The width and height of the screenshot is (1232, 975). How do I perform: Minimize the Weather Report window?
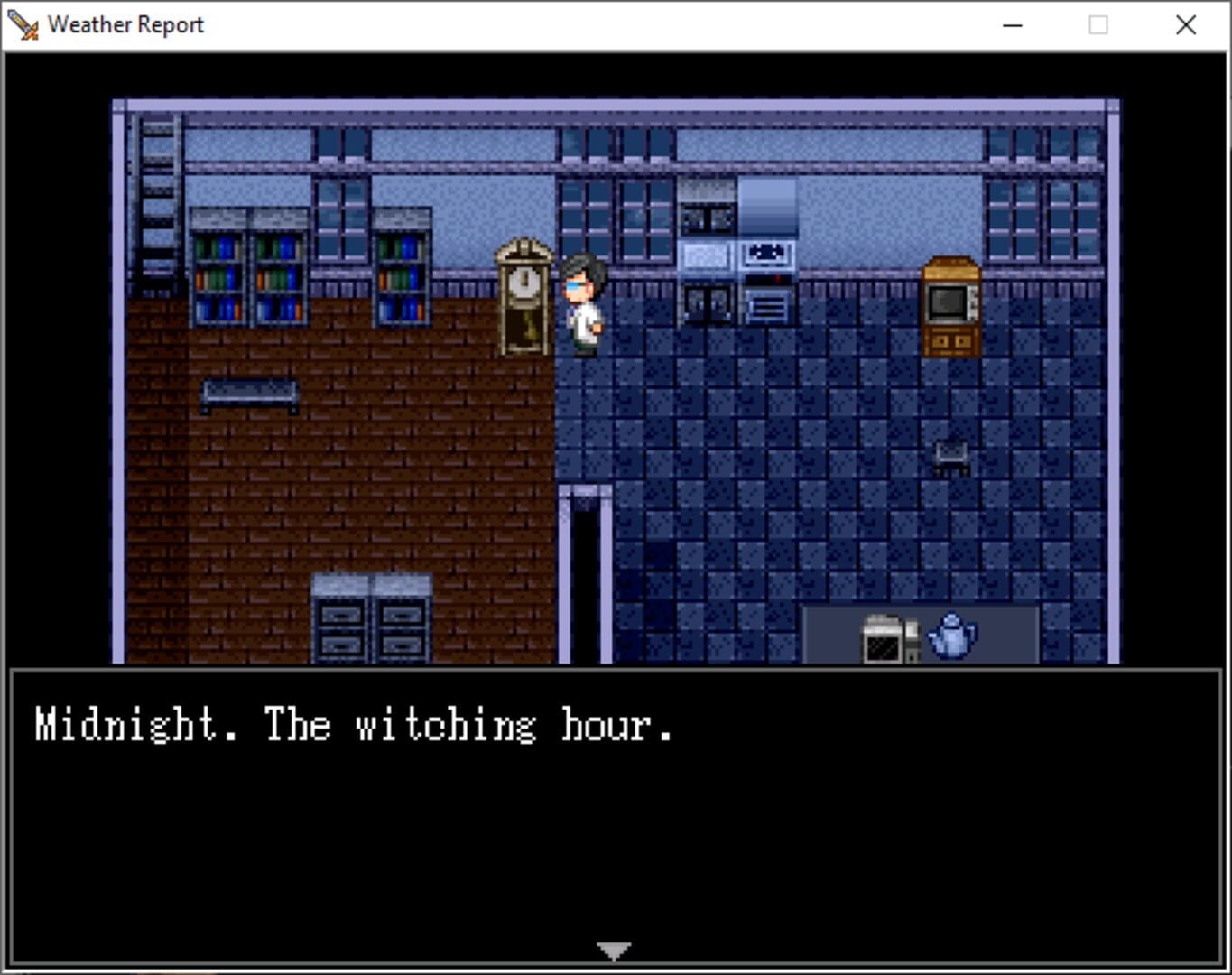click(x=1011, y=24)
